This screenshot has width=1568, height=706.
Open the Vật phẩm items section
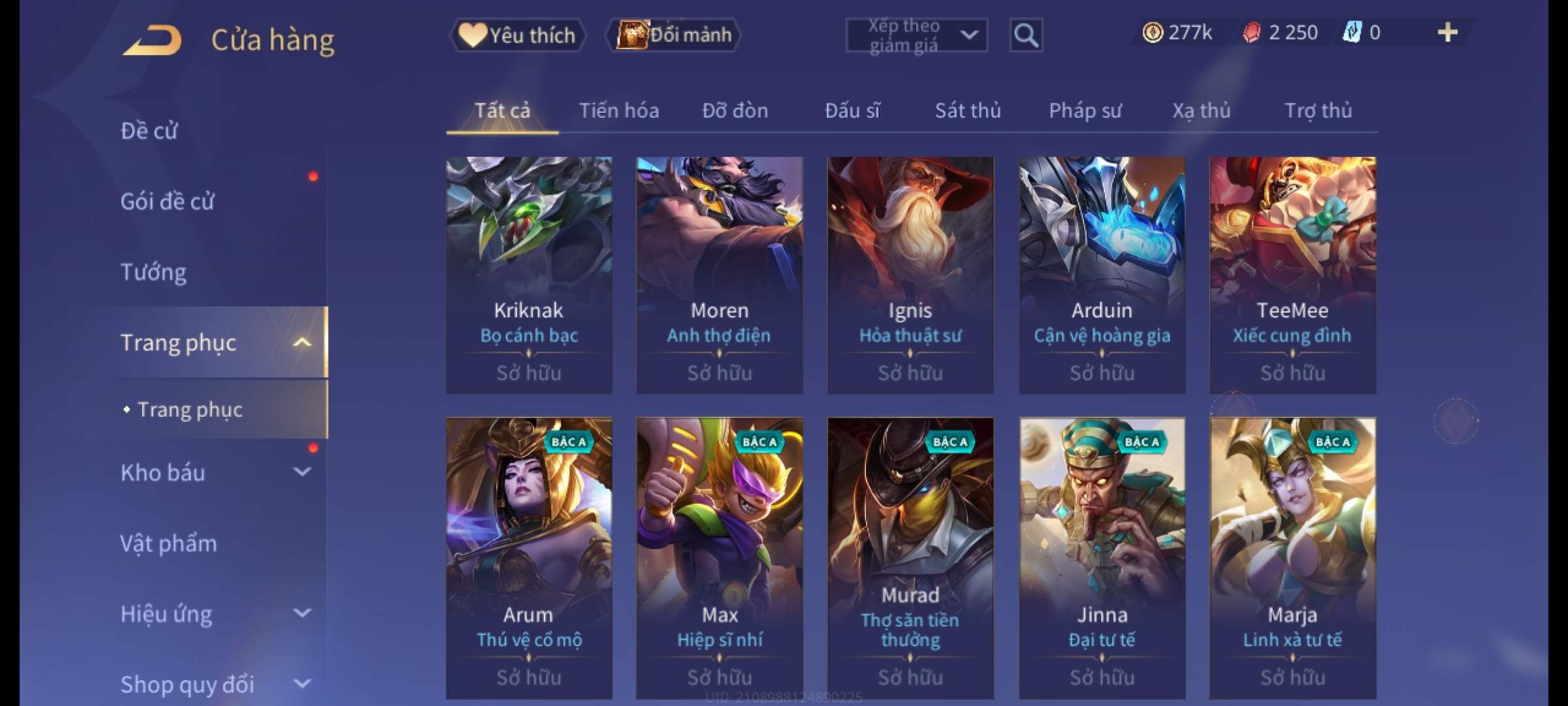point(169,543)
